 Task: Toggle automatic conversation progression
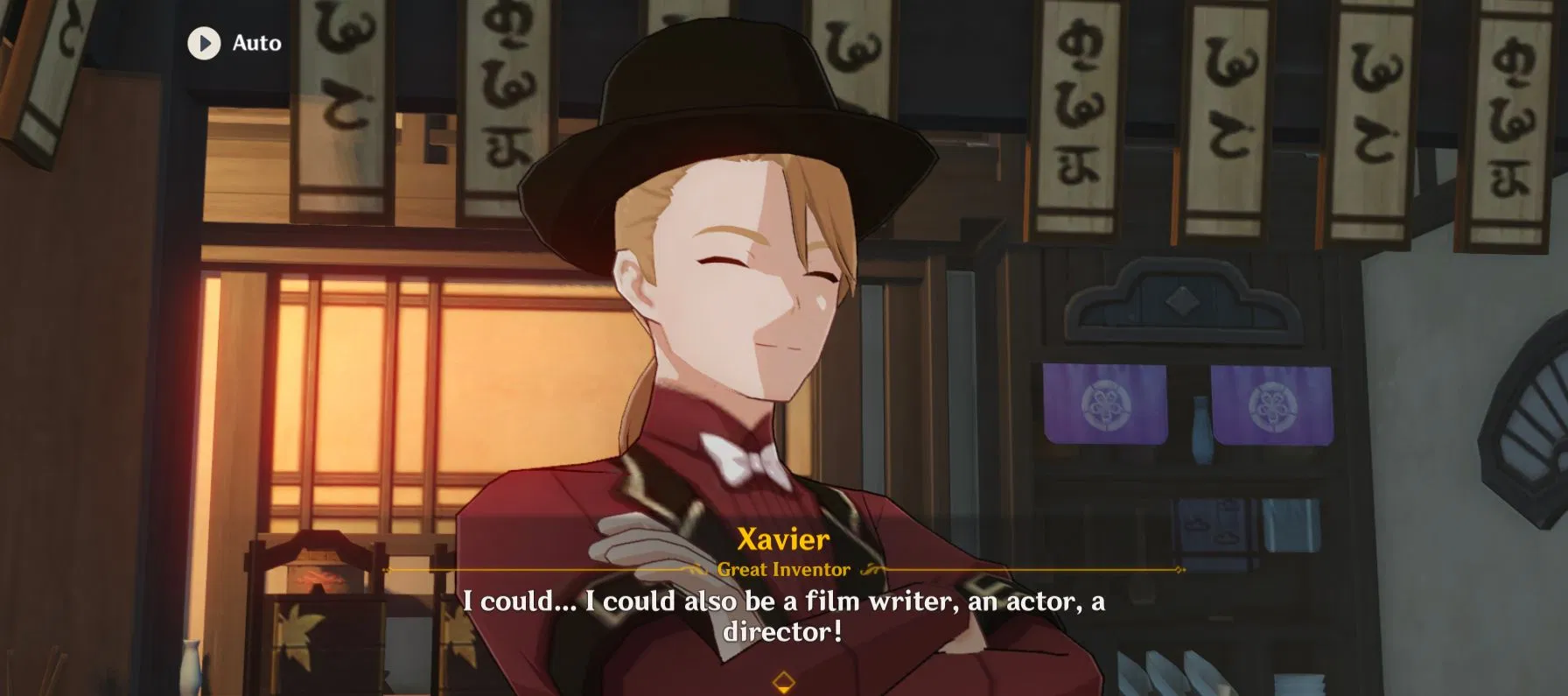coord(232,43)
